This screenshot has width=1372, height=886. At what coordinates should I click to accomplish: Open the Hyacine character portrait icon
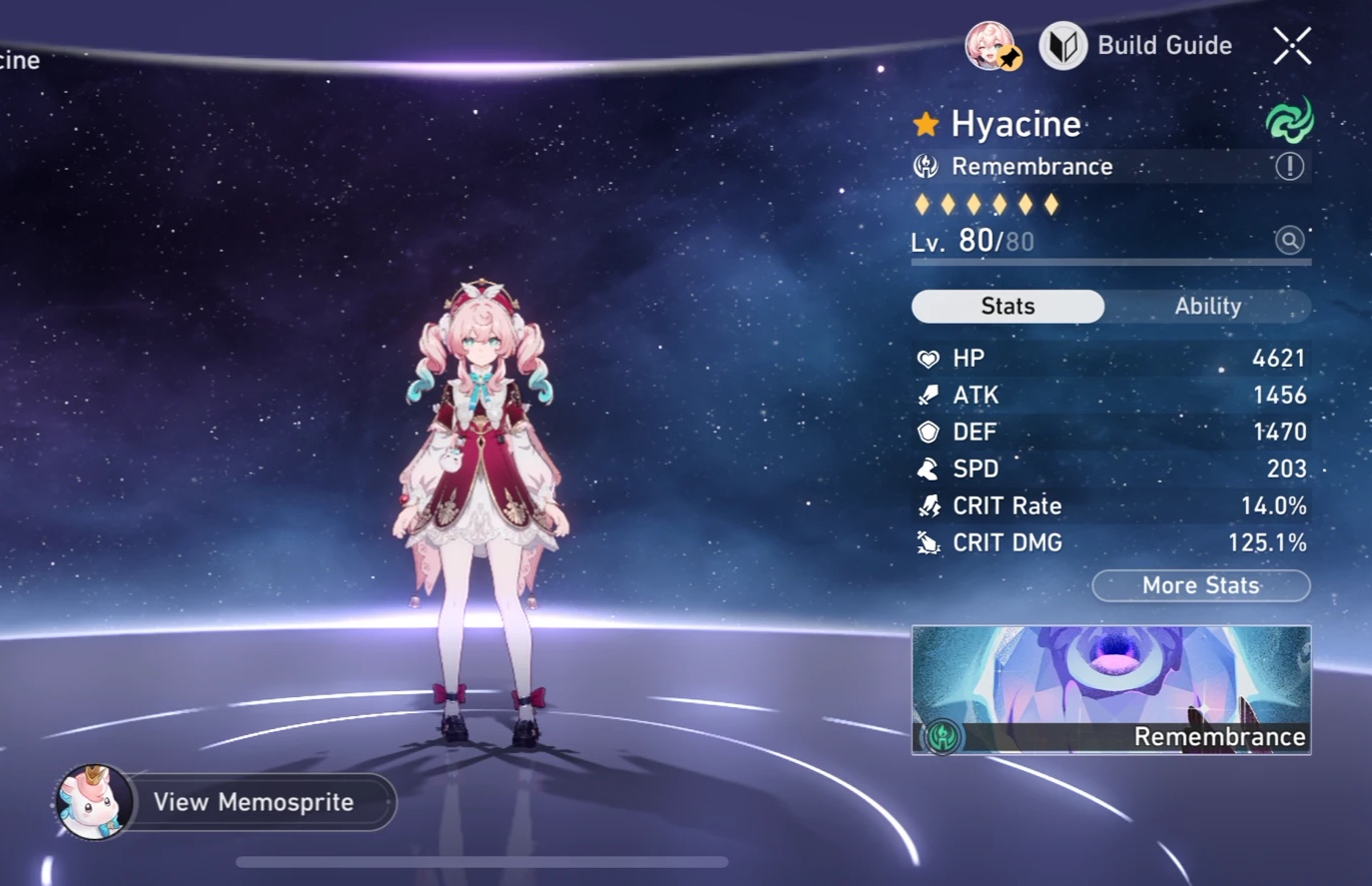pyautogui.click(x=988, y=48)
